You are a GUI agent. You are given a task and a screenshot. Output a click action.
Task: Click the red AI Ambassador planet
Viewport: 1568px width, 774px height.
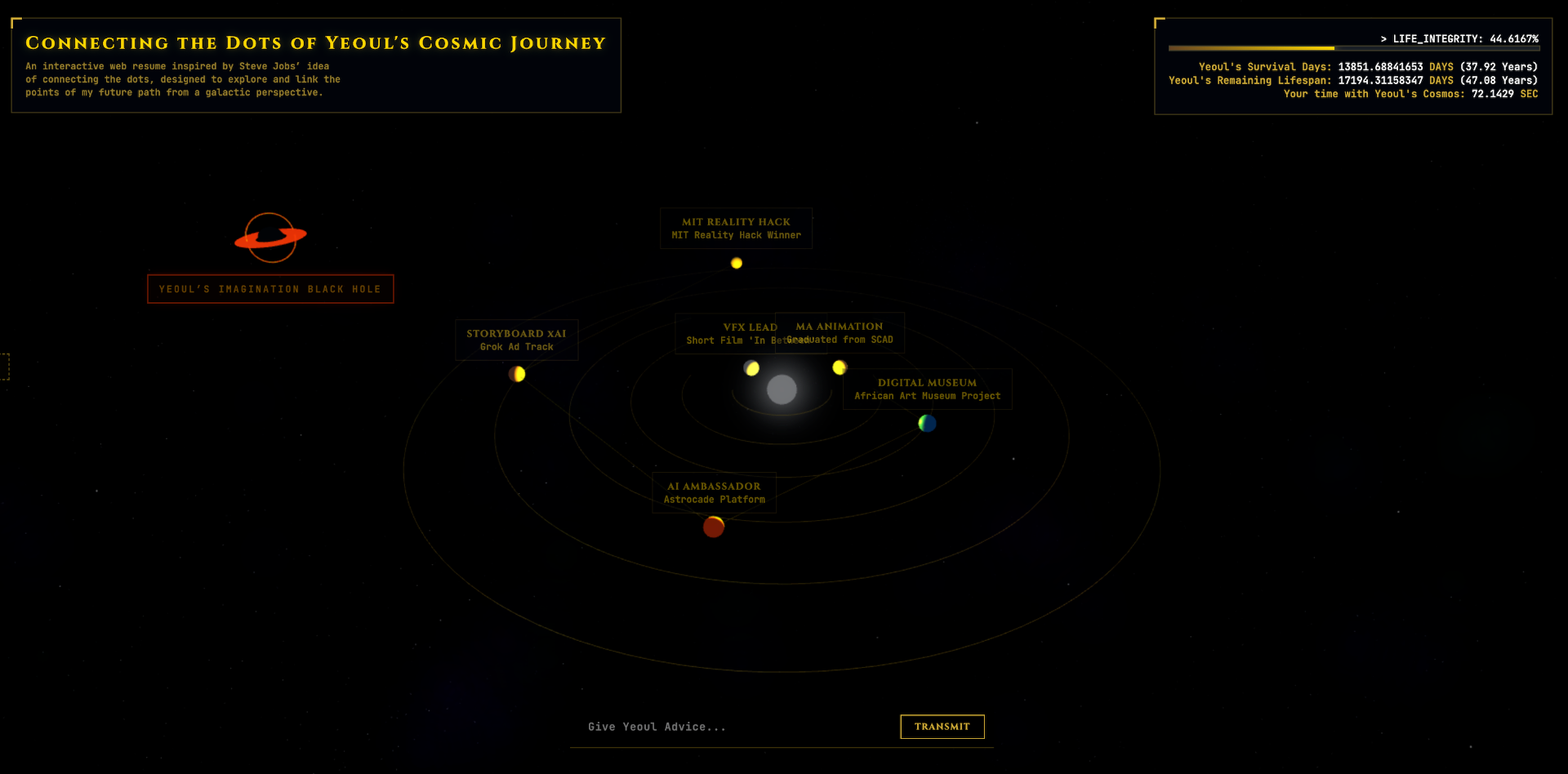pos(713,527)
